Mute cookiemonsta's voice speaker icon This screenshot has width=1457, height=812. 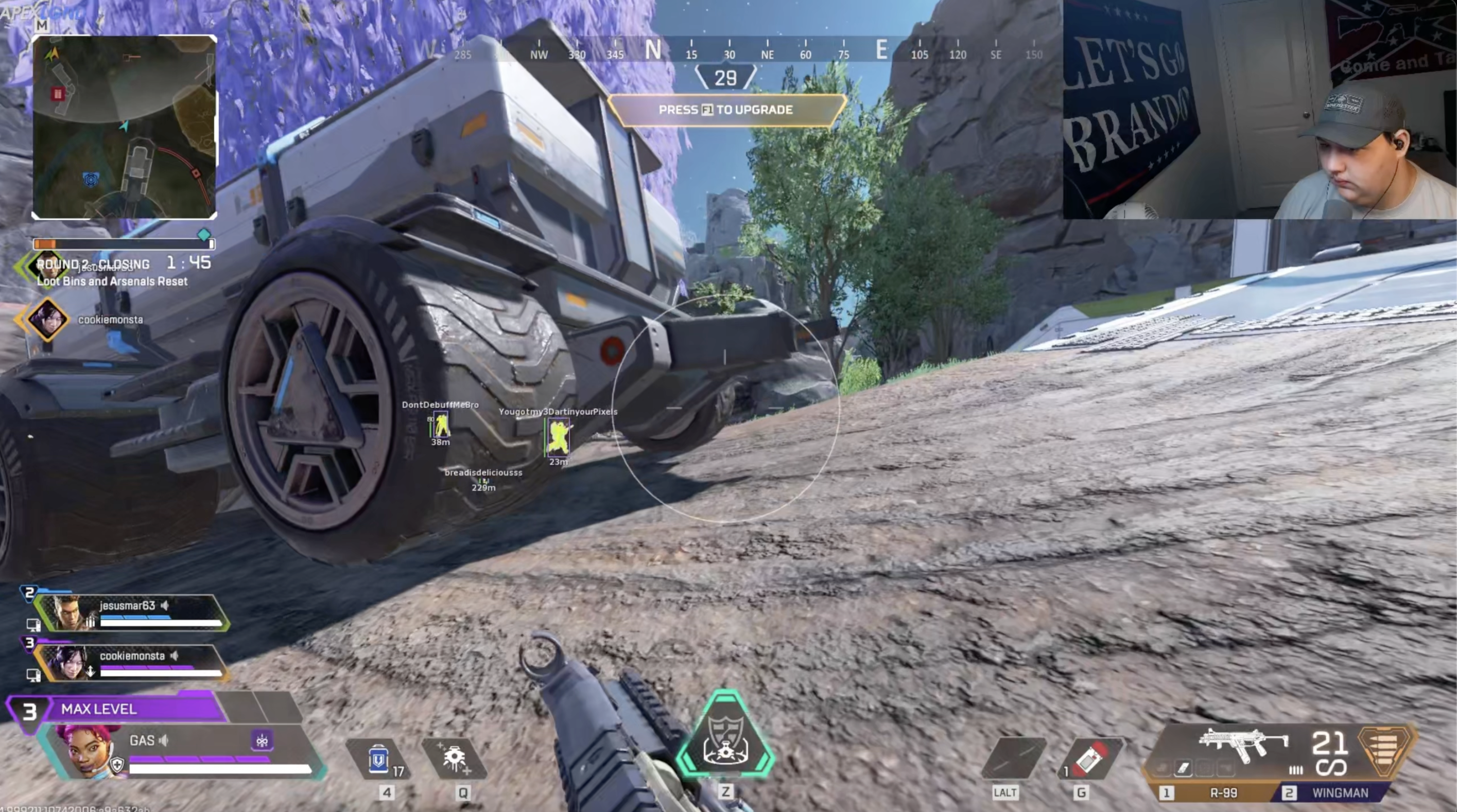click(x=174, y=657)
